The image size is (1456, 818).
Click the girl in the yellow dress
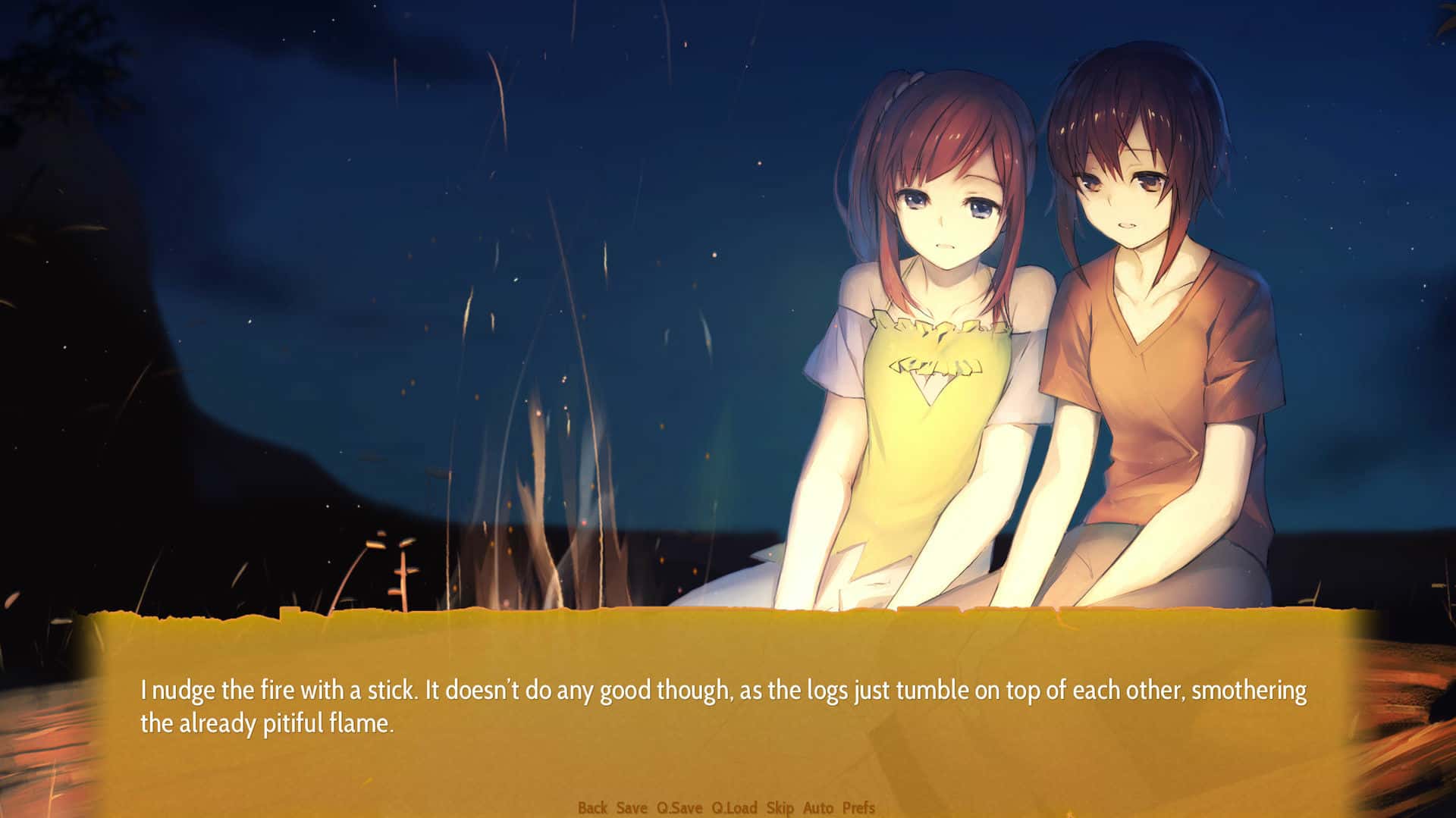pyautogui.click(x=933, y=379)
